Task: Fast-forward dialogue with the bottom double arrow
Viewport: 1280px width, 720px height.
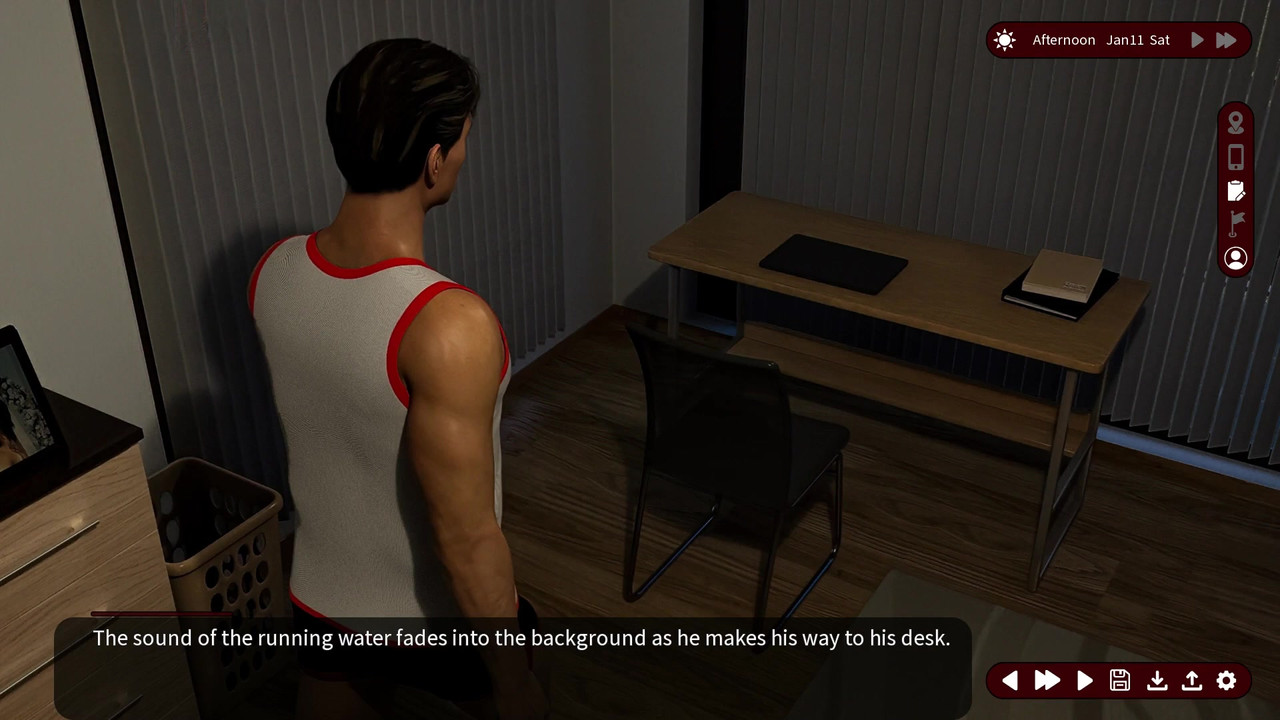Action: coord(1047,681)
